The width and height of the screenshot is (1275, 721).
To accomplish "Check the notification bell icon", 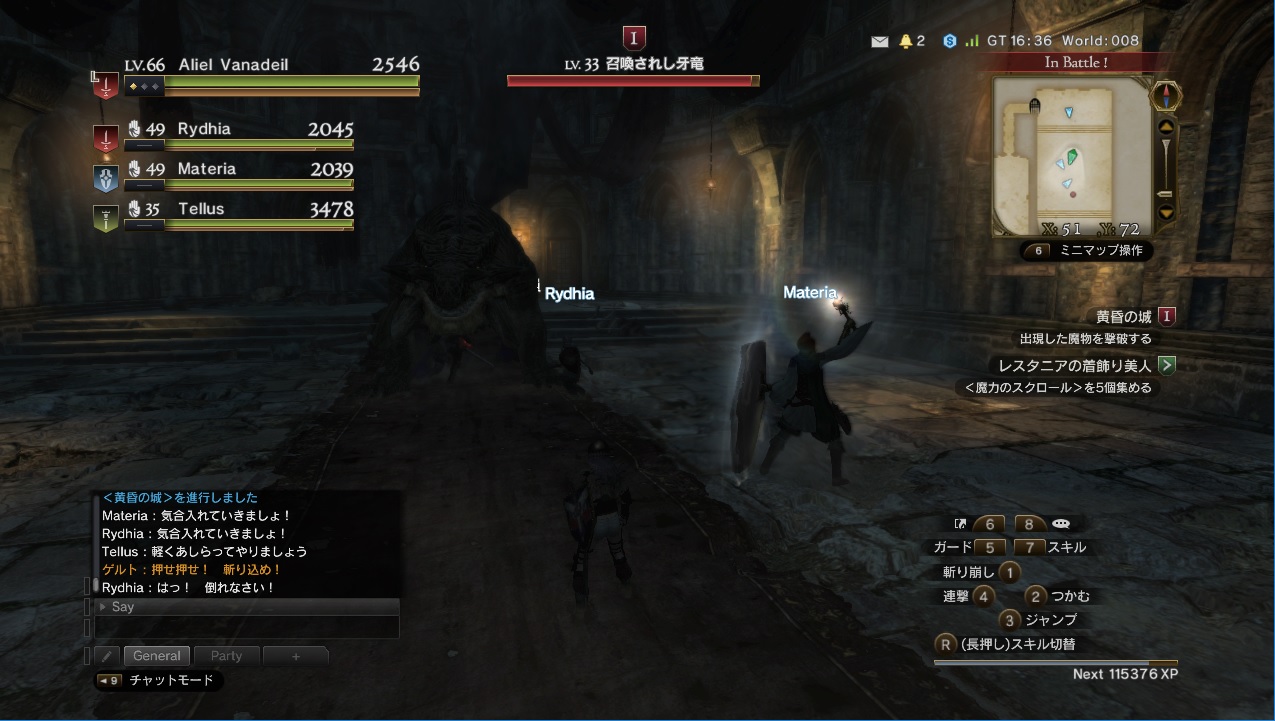I will 906,41.
